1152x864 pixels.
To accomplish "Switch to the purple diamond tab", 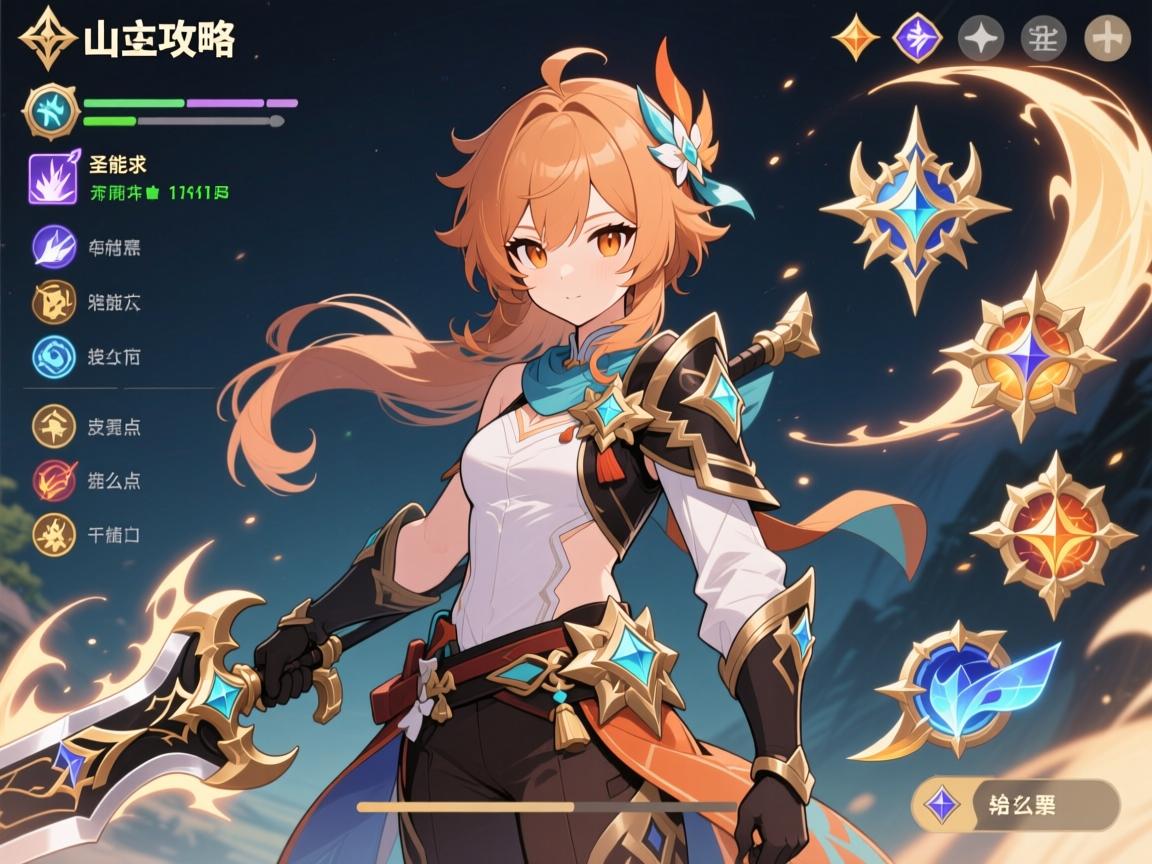I will coord(918,38).
